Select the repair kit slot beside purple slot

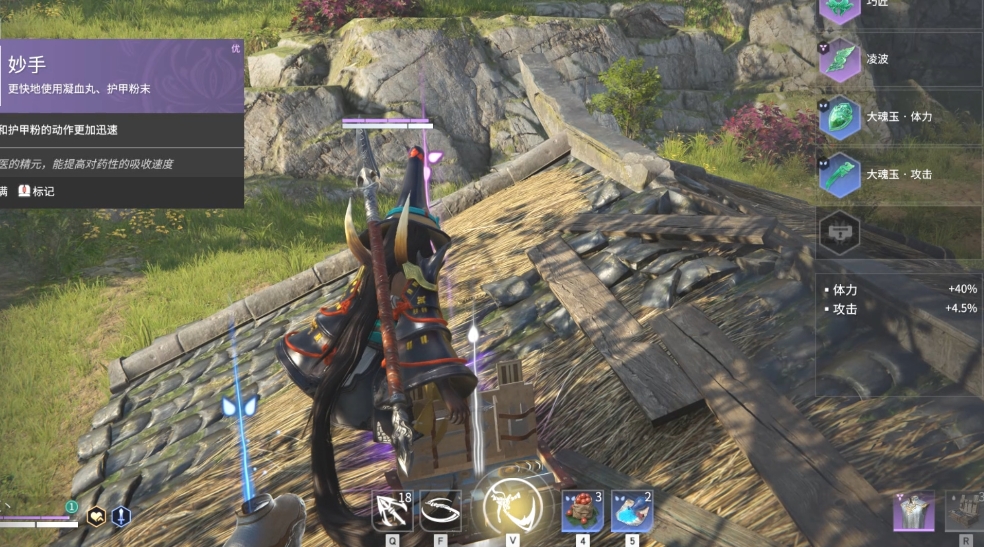(965, 512)
